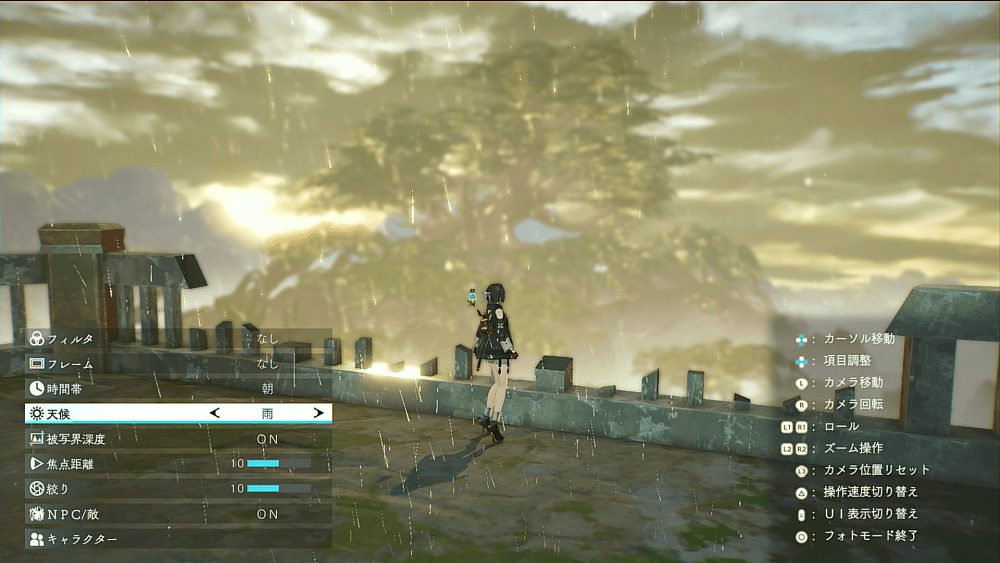The height and width of the screenshot is (563, 1000).
Task: Click the left arrow on the 天候 row
Action: (214, 413)
